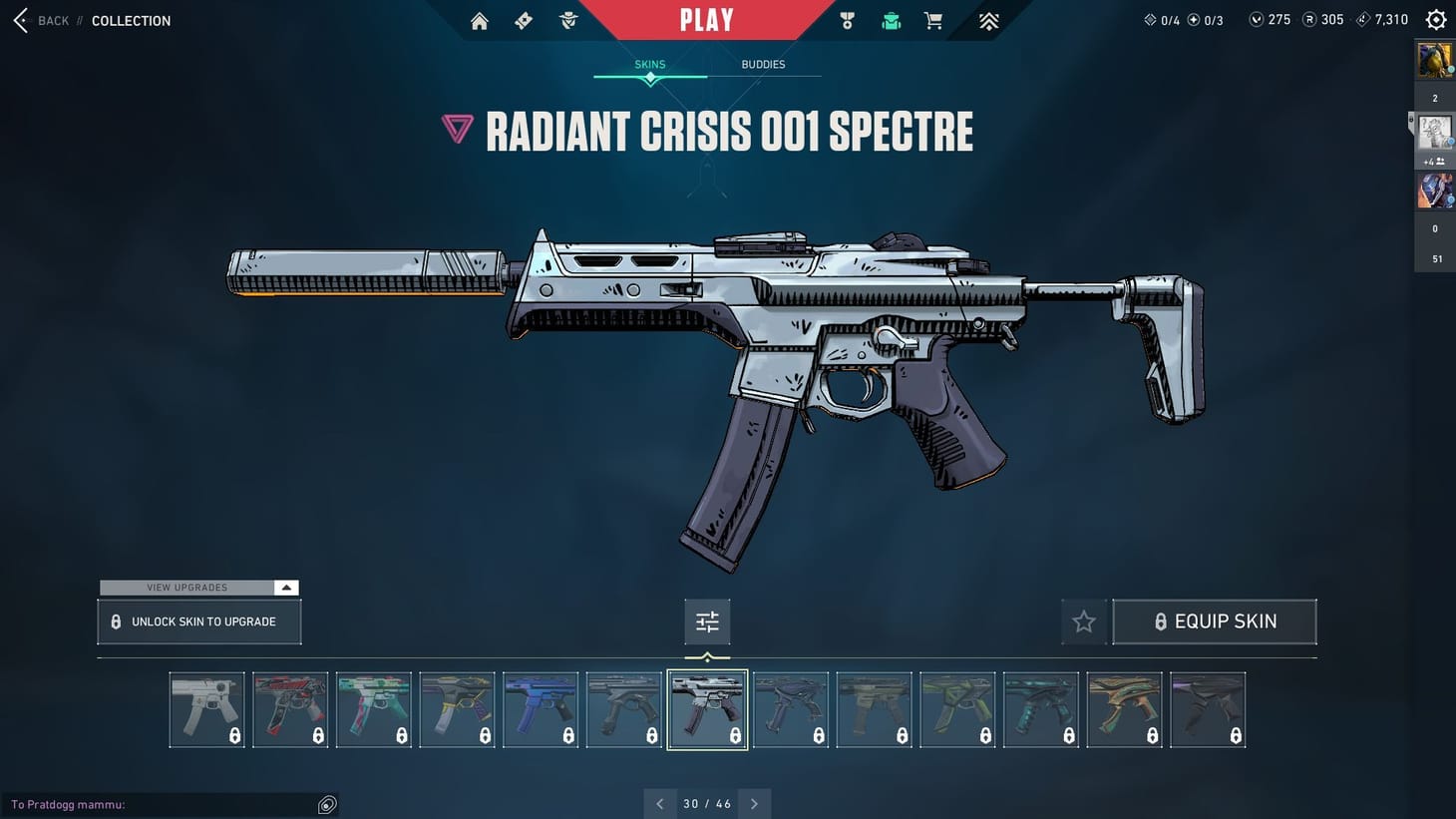Image resolution: width=1456 pixels, height=819 pixels.
Task: Open the Settings gear icon
Action: 1435,19
